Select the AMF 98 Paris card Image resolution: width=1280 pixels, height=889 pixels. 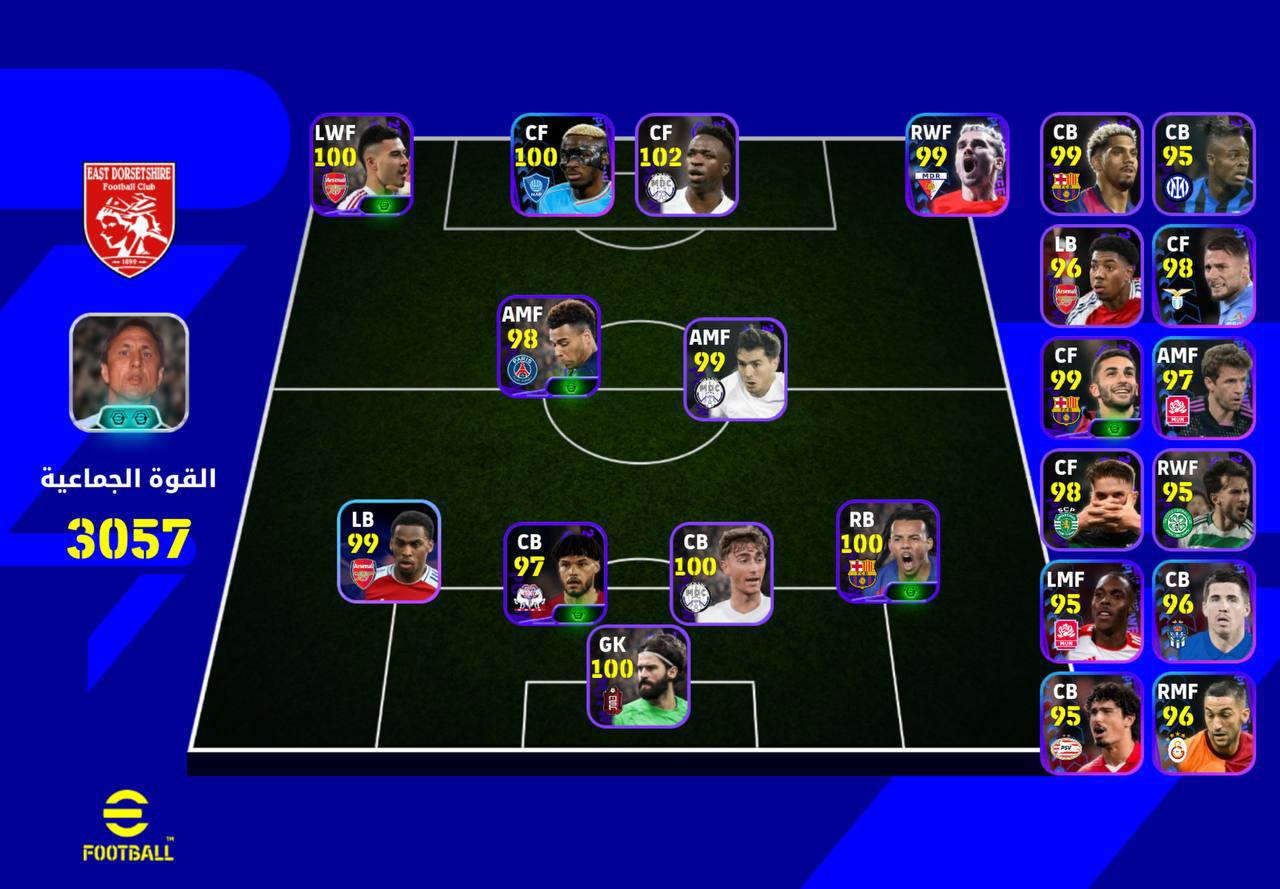550,346
